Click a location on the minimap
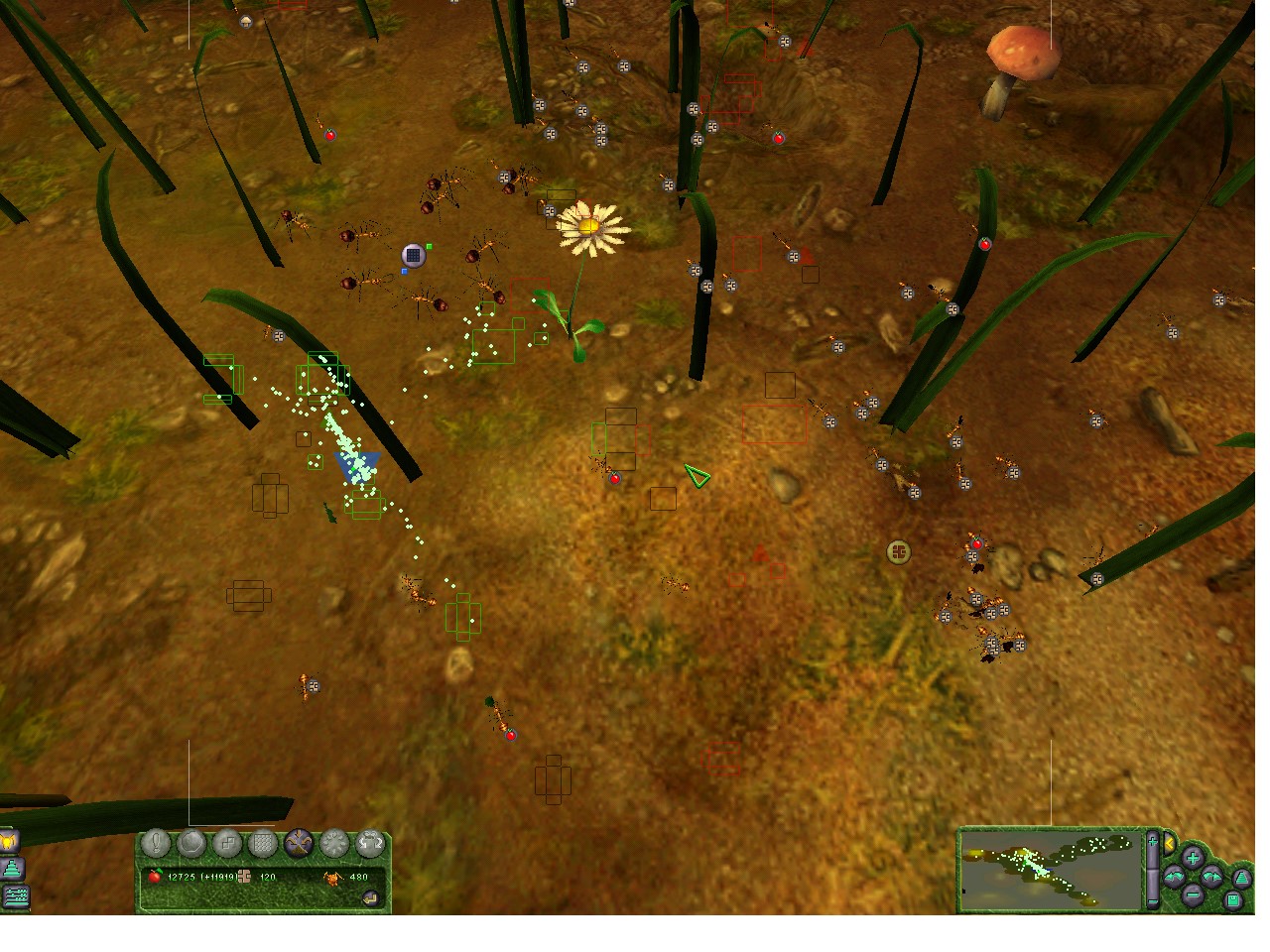This screenshot has width=1270, height=952. point(1050,870)
